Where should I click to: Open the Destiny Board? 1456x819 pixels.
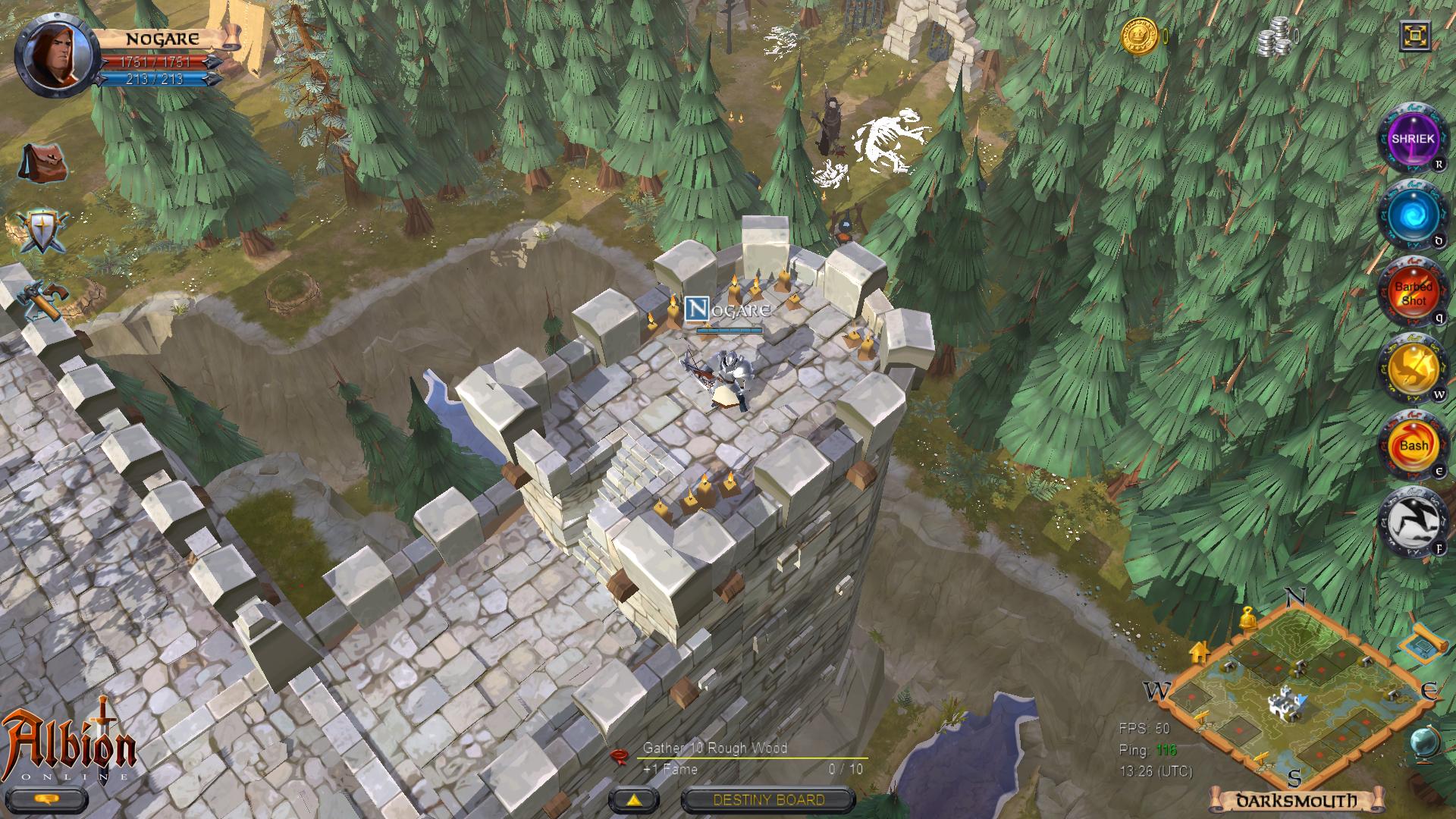[767, 798]
